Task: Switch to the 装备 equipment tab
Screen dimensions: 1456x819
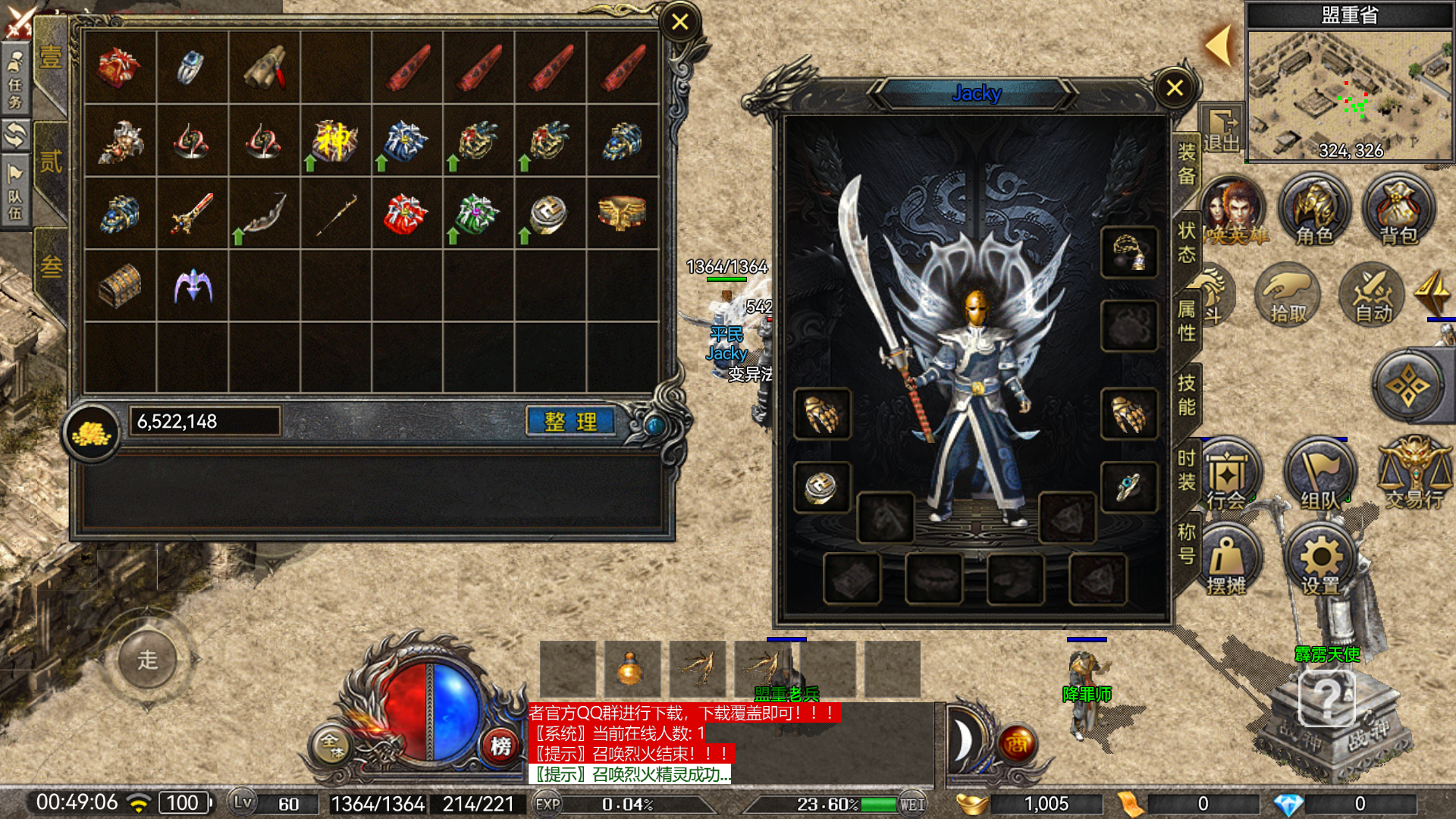Action: [1187, 164]
